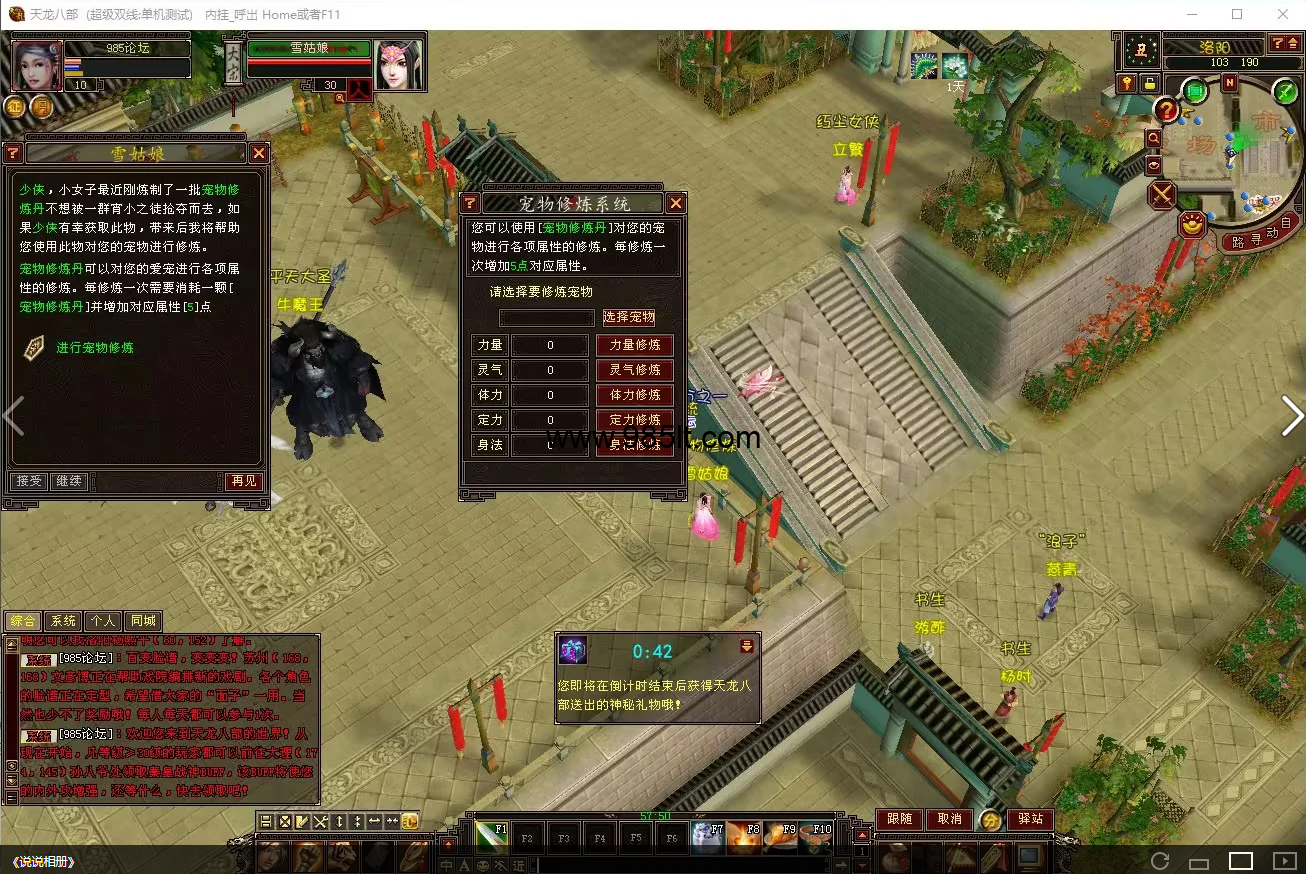Close the 雪姑娘 dialogue window
Viewport: 1306px width, 874px height.
tap(259, 153)
